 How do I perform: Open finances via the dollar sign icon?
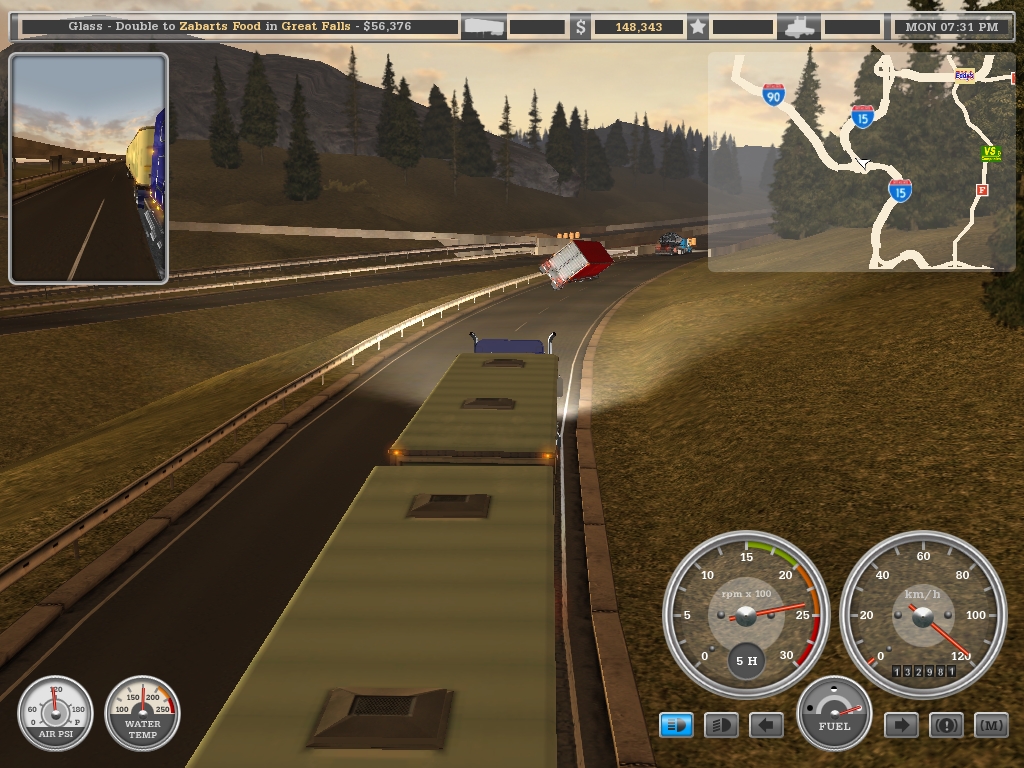tap(581, 27)
